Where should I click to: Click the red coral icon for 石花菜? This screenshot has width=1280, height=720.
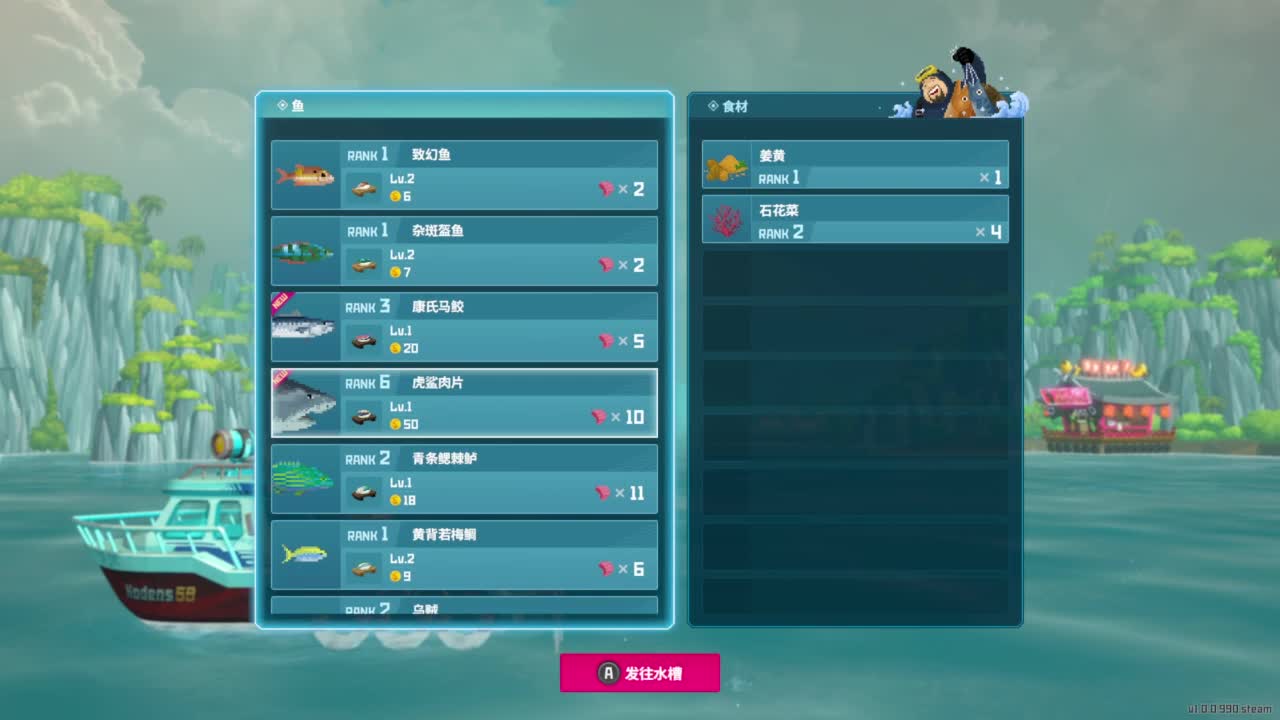pyautogui.click(x=725, y=218)
